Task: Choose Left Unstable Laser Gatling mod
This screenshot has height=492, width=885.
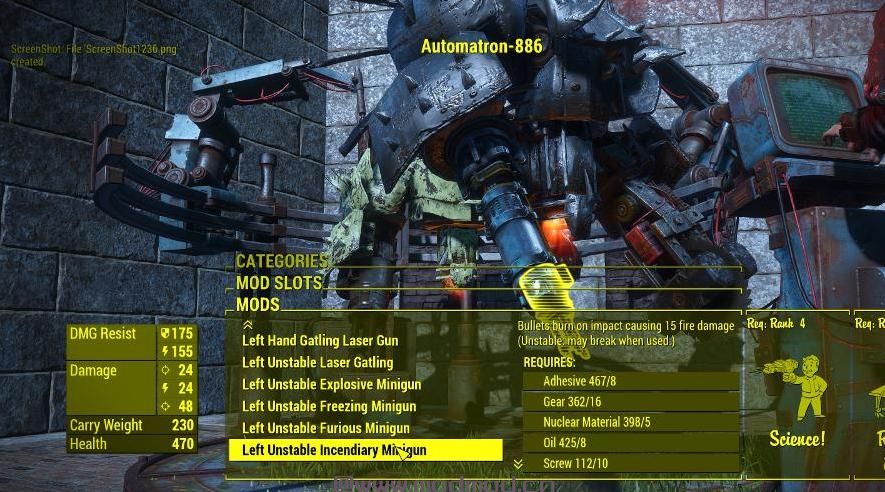Action: tap(317, 363)
